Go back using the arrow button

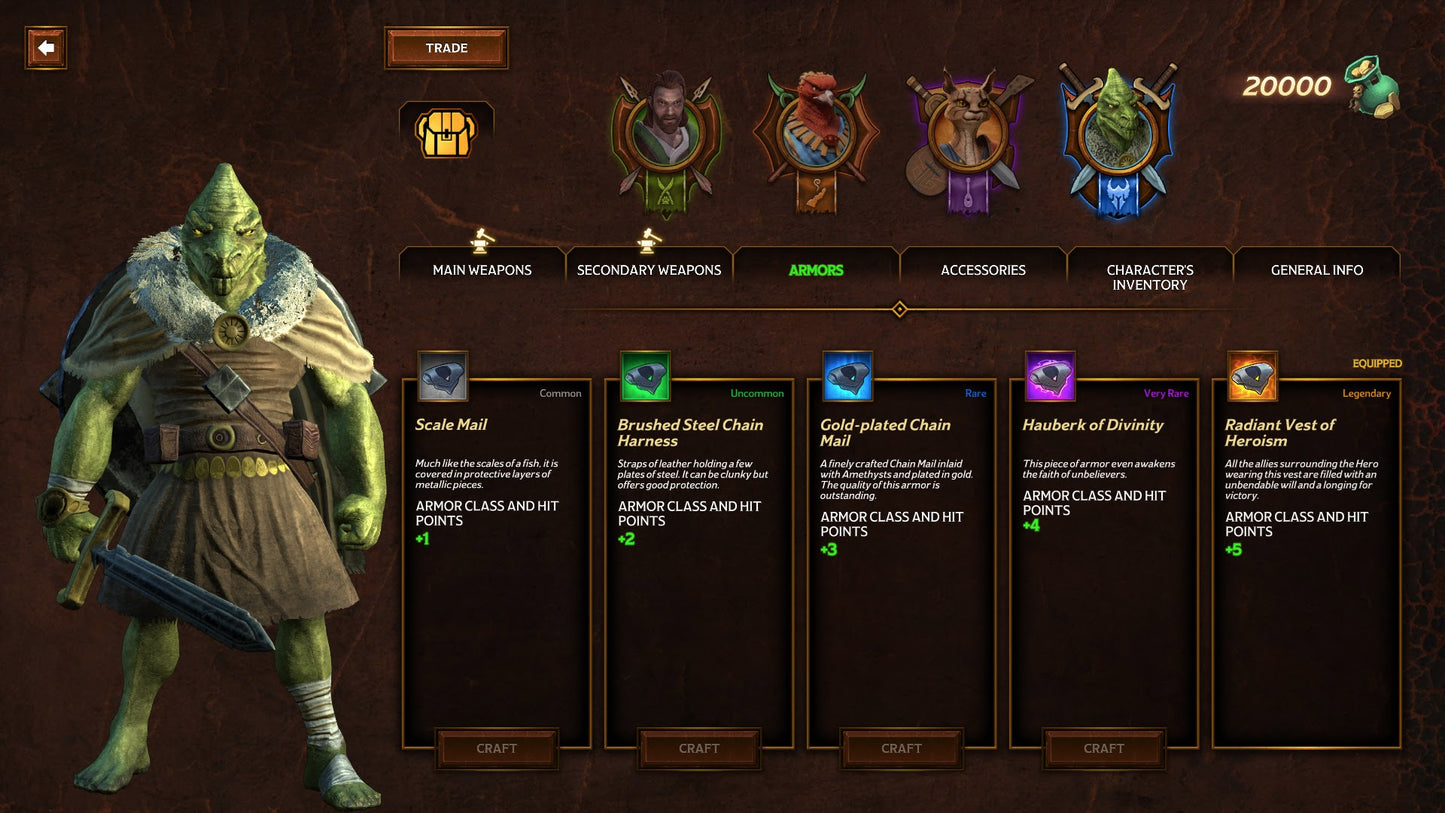(46, 48)
